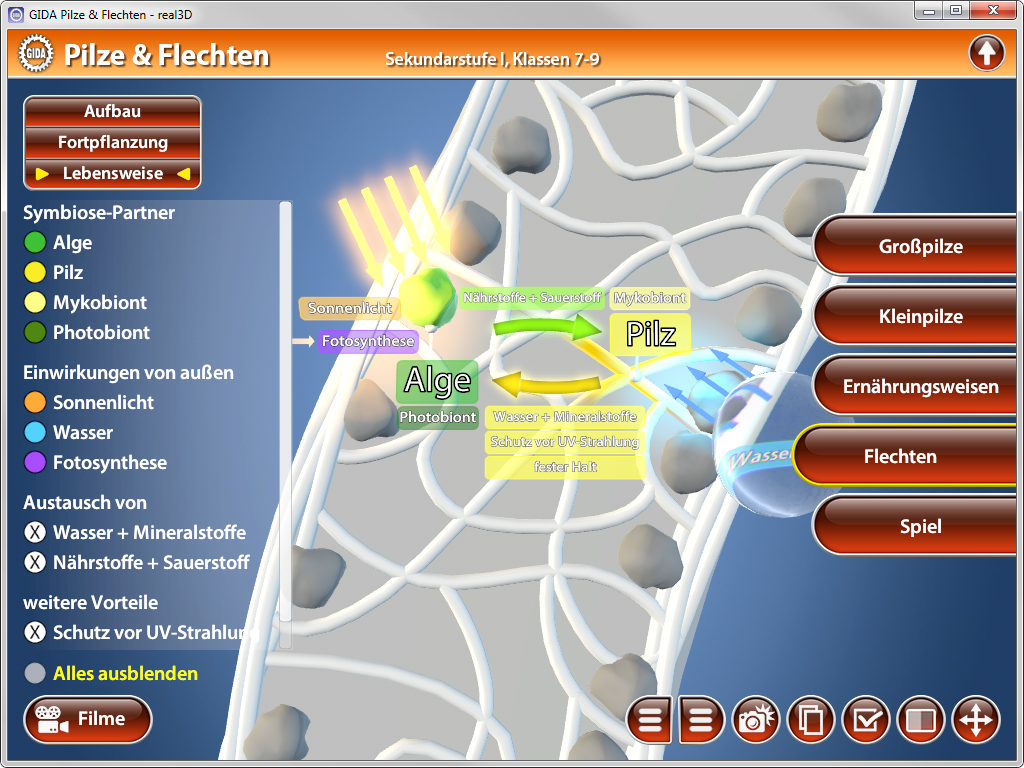Screen dimensions: 1024x768
Task: Go to the Kleinpilze chapter
Action: pos(920,317)
